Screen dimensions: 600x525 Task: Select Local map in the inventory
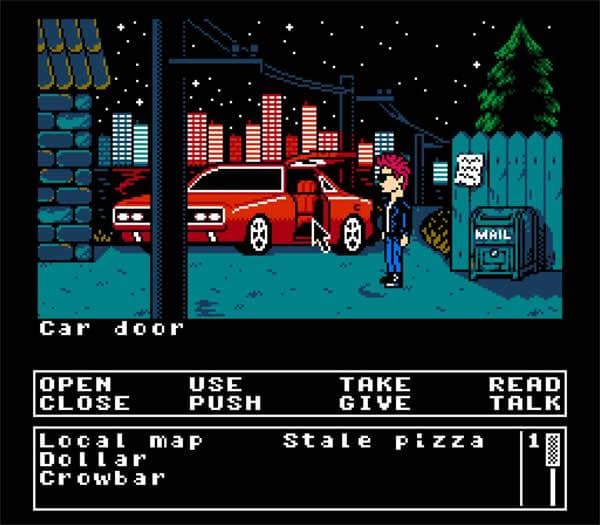(121, 441)
